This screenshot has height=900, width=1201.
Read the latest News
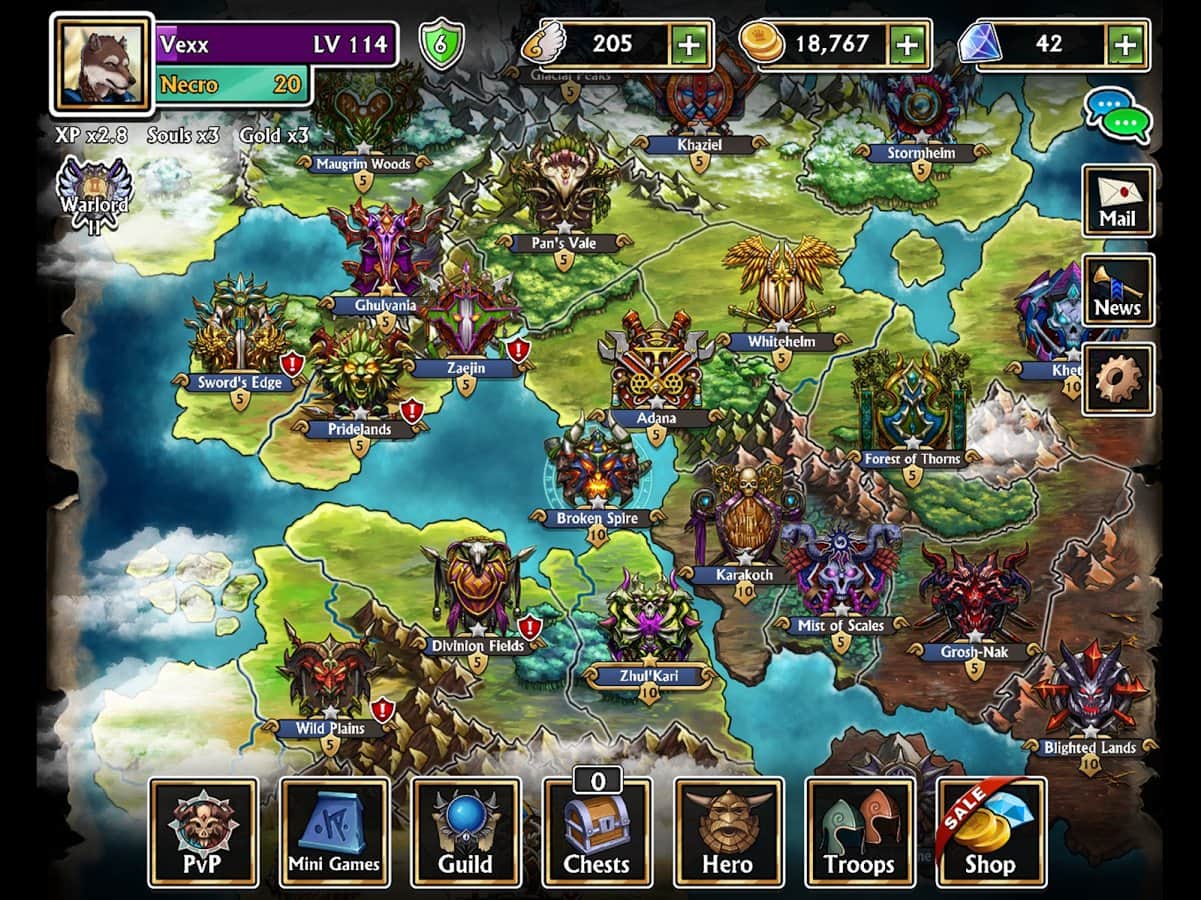[1118, 290]
